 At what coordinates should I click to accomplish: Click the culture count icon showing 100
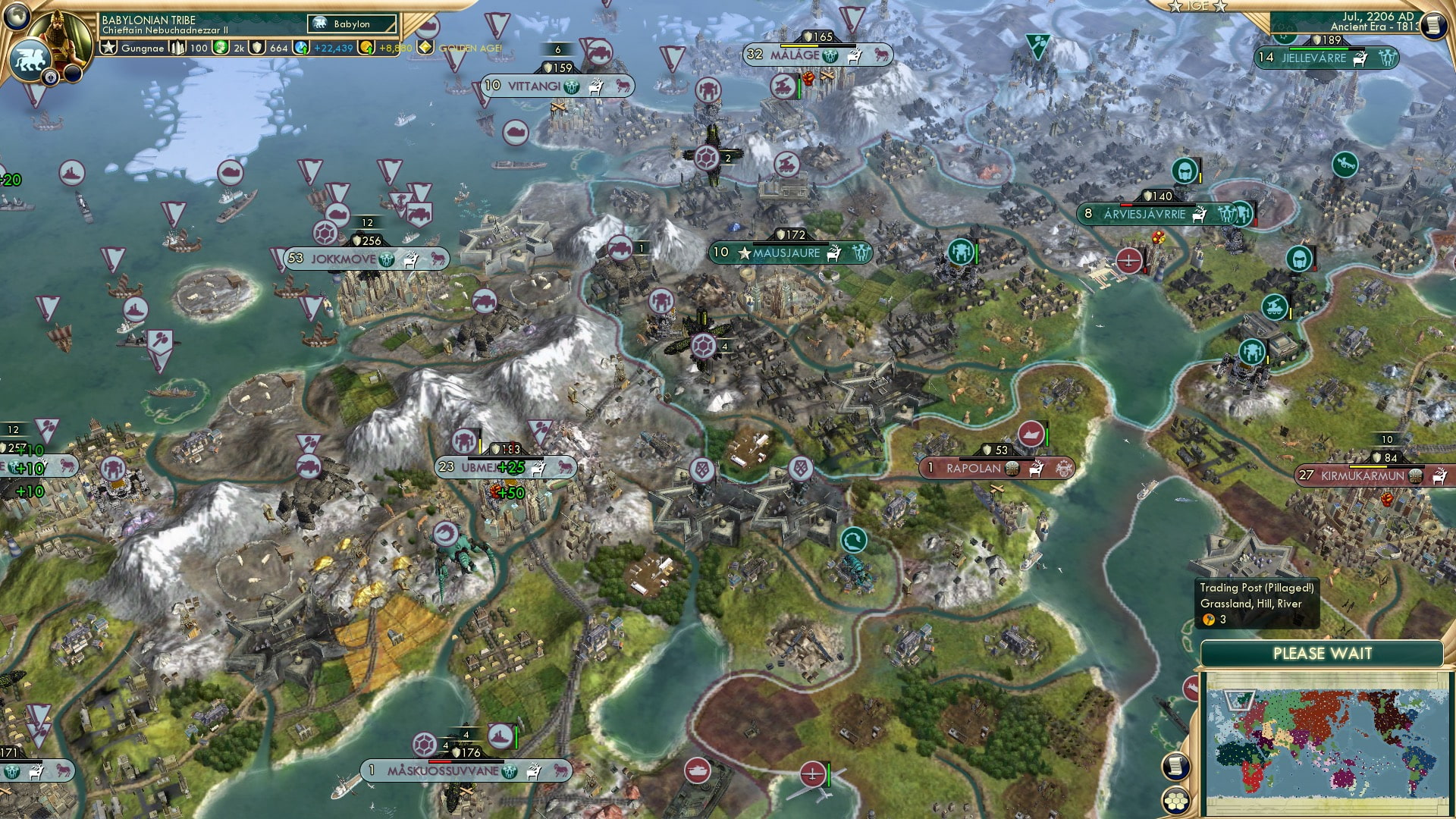pyautogui.click(x=176, y=47)
